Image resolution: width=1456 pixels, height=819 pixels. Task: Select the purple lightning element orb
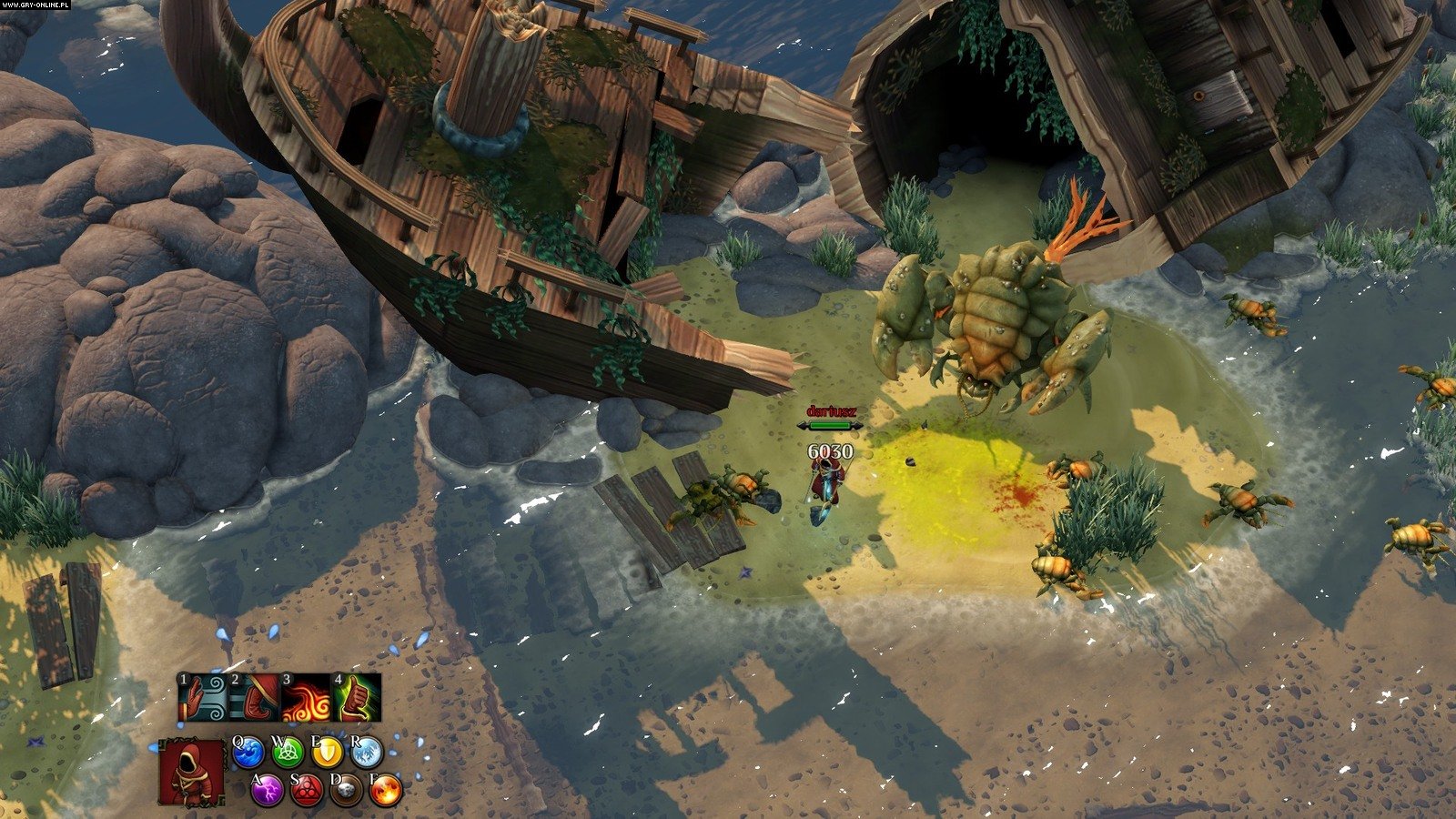[268, 790]
